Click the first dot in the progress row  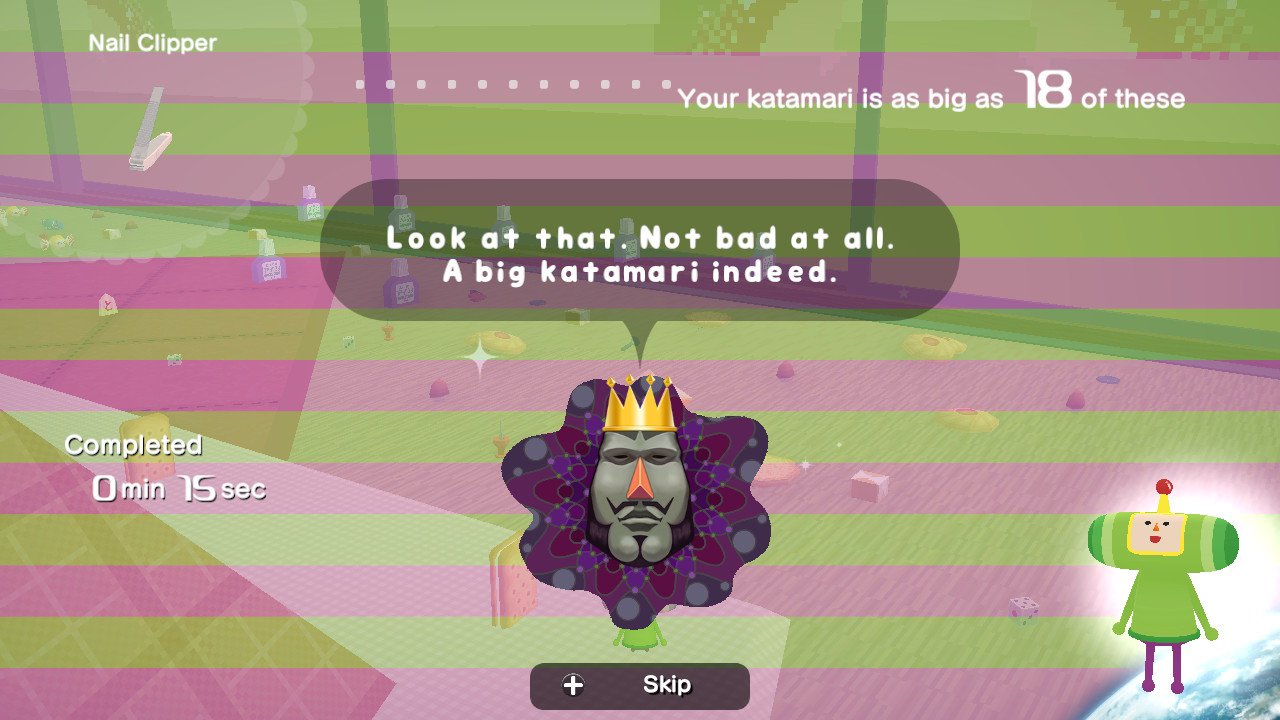[360, 84]
